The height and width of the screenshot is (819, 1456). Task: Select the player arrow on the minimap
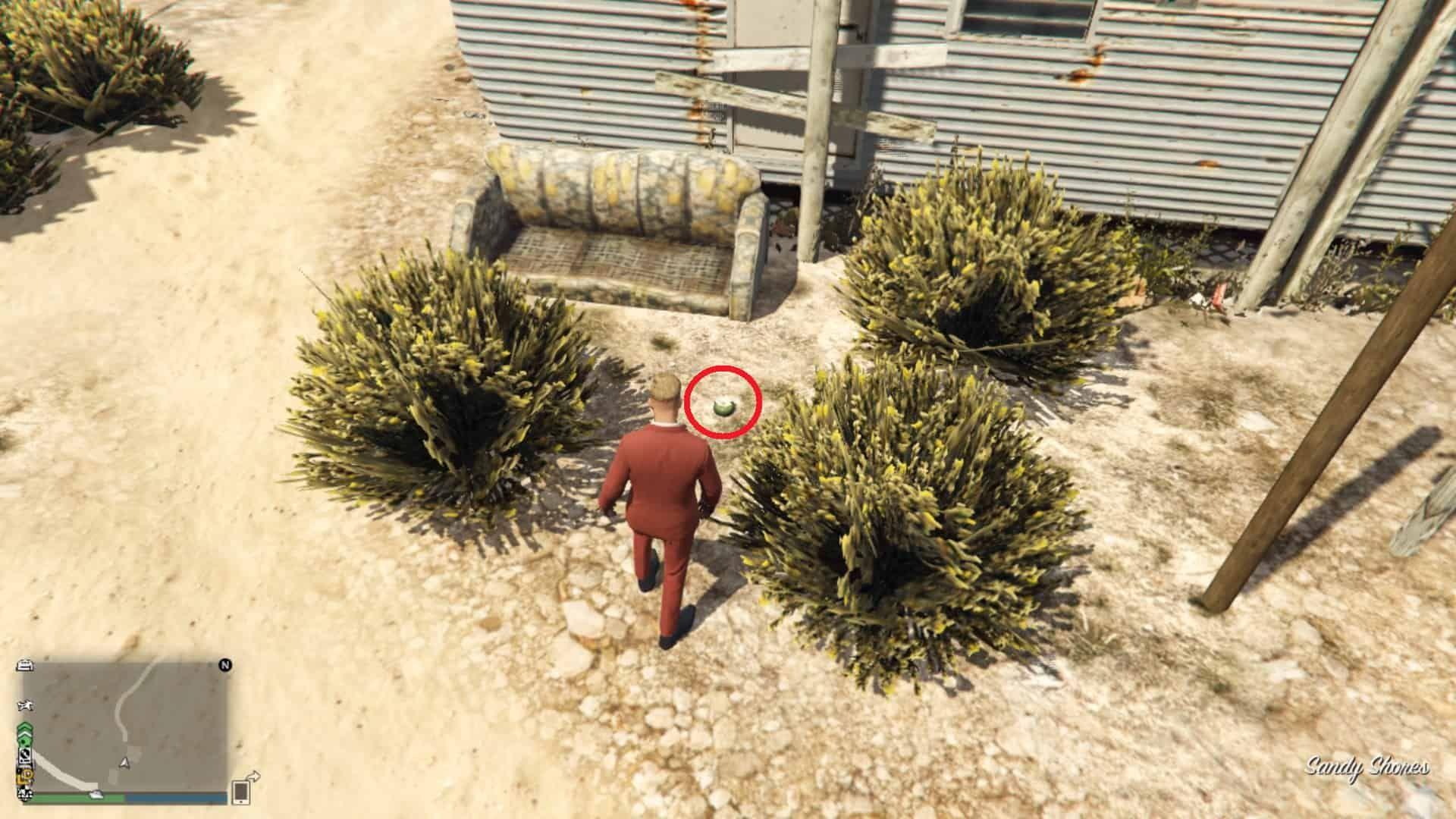(124, 761)
